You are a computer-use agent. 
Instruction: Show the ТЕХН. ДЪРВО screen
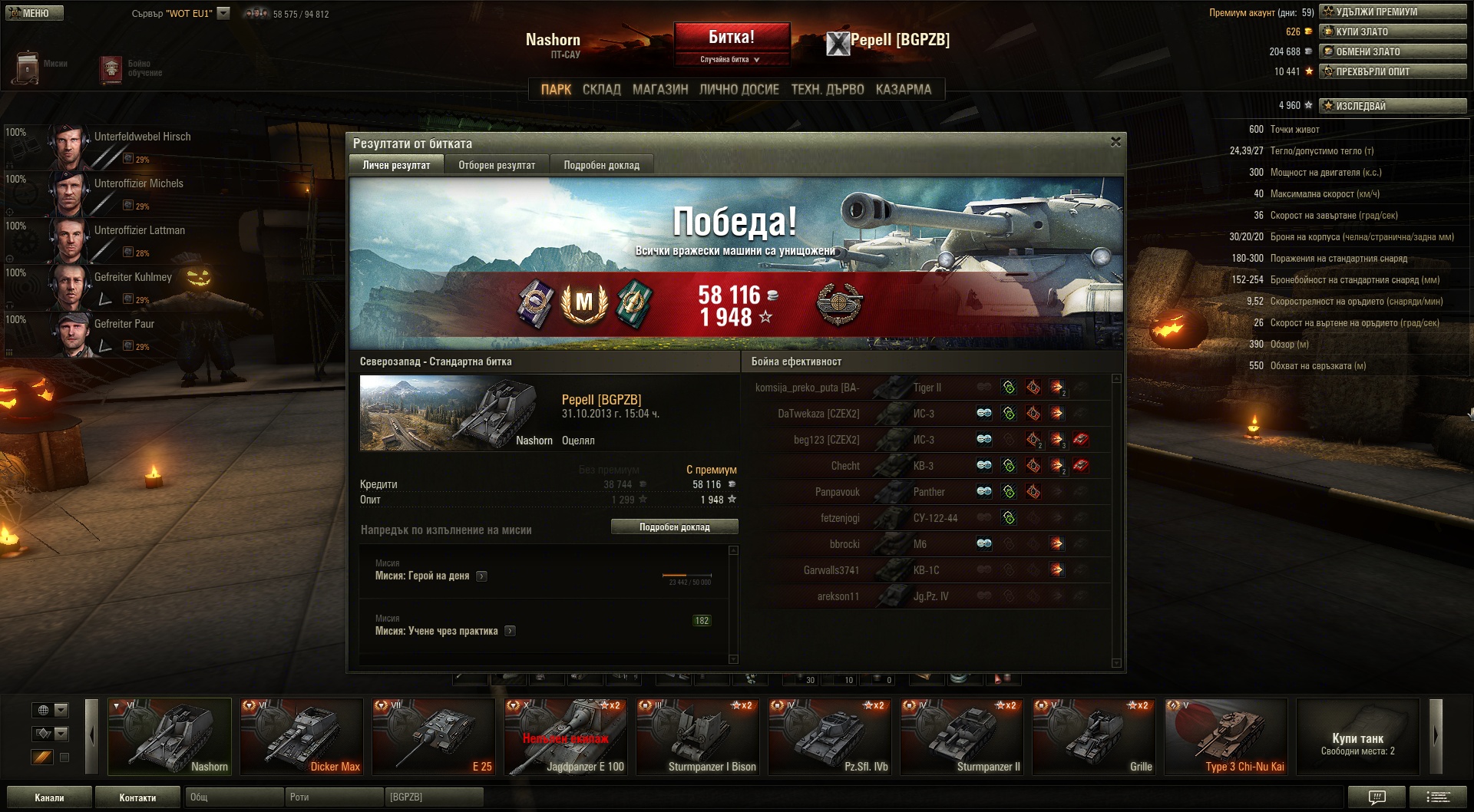[x=827, y=90]
